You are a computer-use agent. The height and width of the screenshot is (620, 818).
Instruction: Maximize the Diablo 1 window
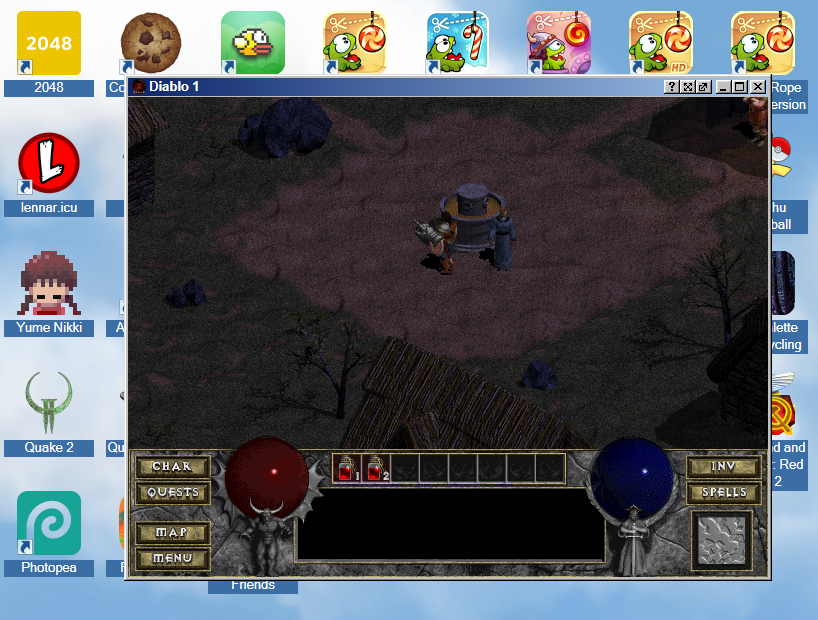pos(740,87)
